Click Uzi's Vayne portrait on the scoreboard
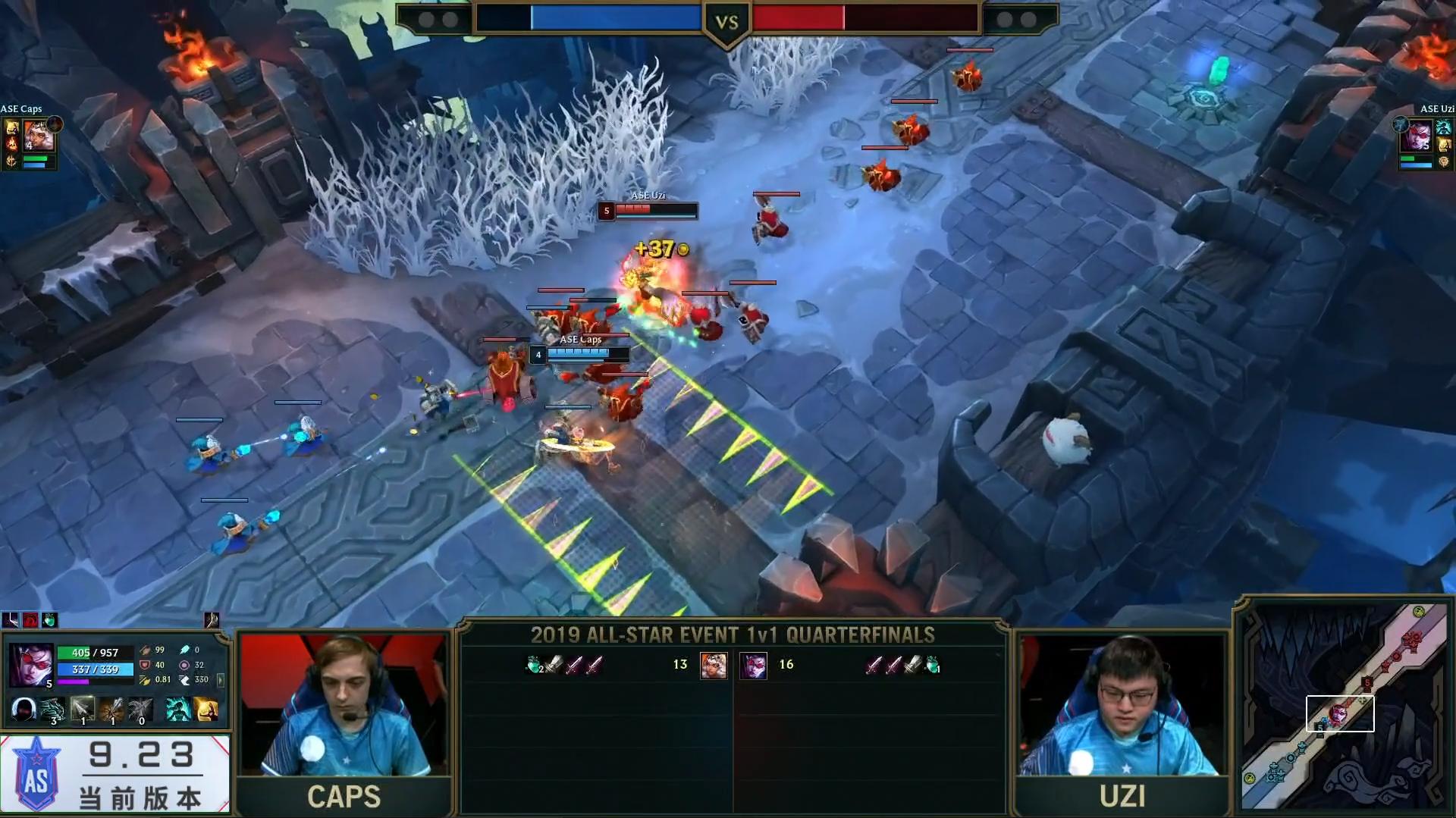Viewport: 1456px width, 818px height. 753,665
